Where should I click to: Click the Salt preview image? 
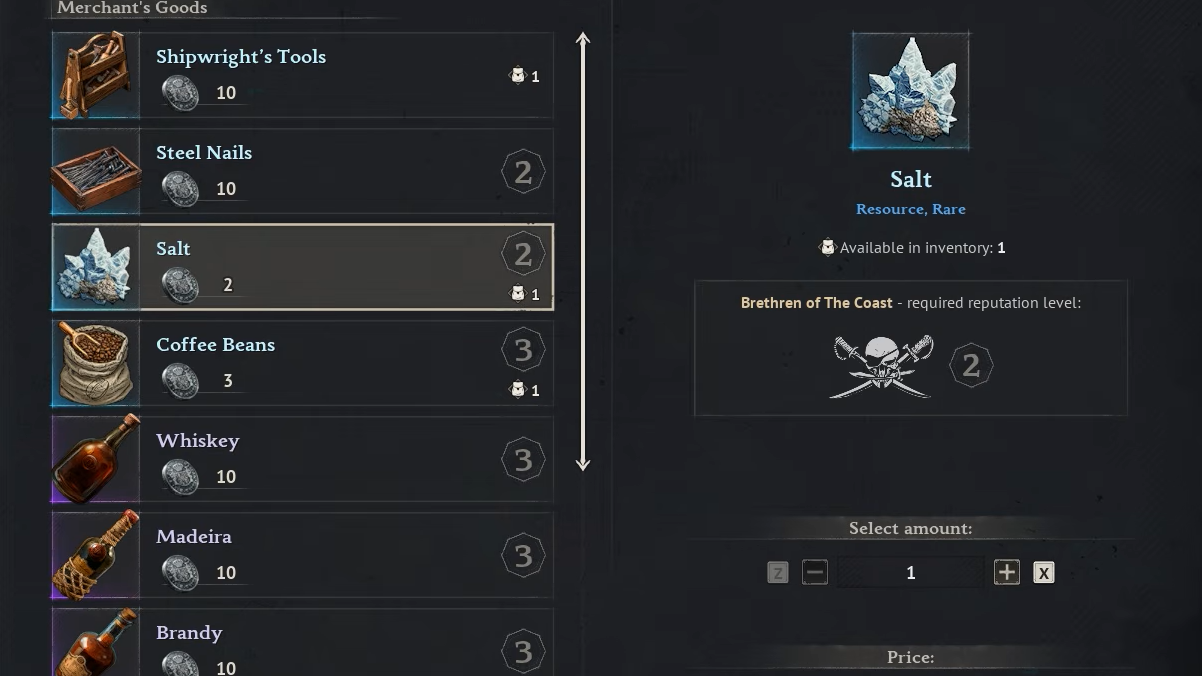910,91
